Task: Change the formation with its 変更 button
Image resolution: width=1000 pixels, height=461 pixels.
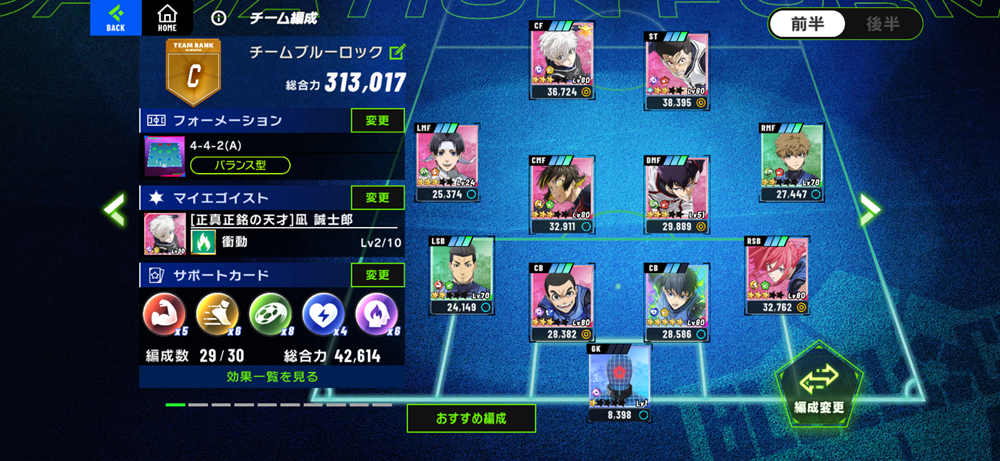Action: [x=377, y=121]
